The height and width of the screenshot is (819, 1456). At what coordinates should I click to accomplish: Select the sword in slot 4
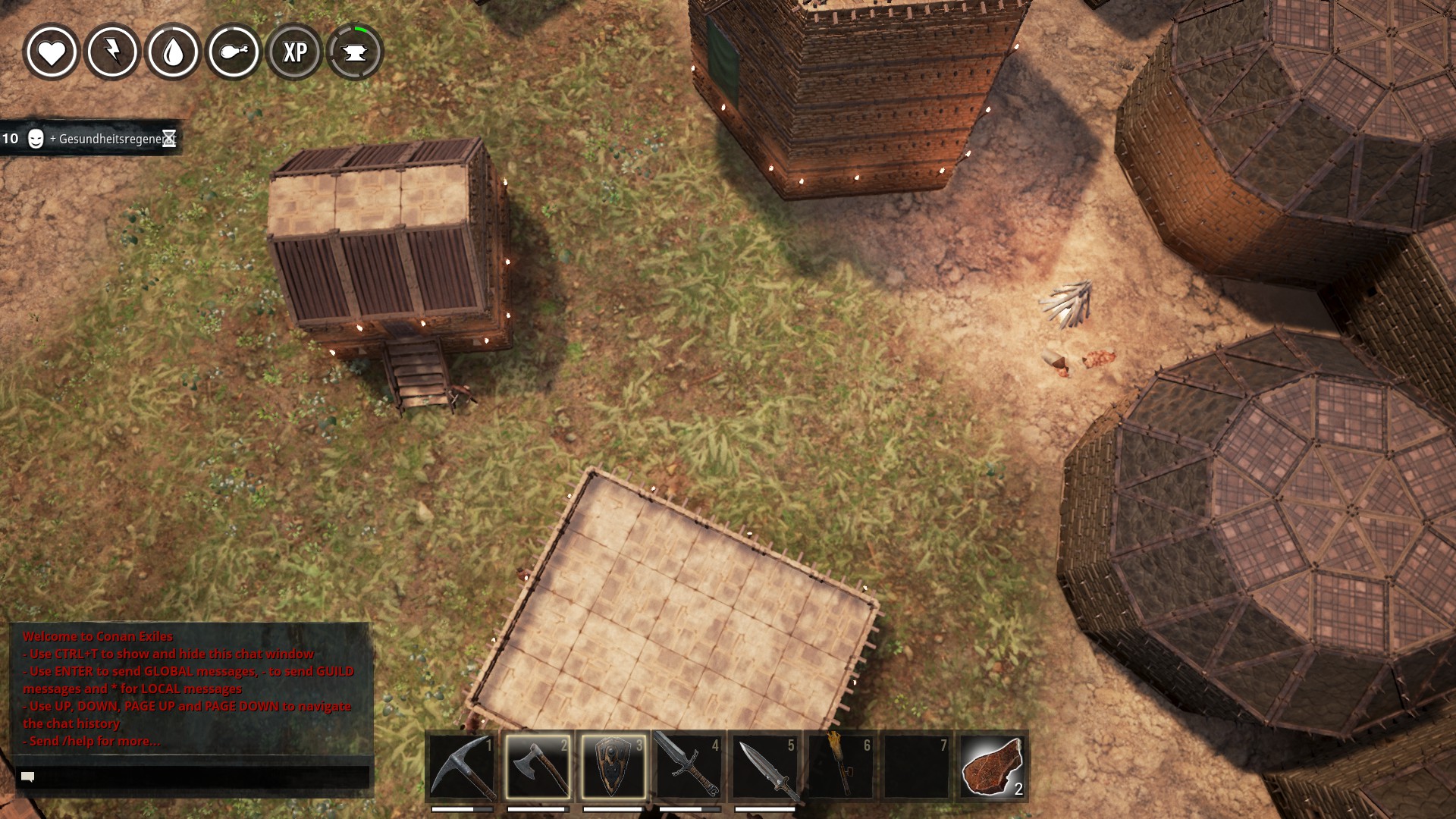689,767
